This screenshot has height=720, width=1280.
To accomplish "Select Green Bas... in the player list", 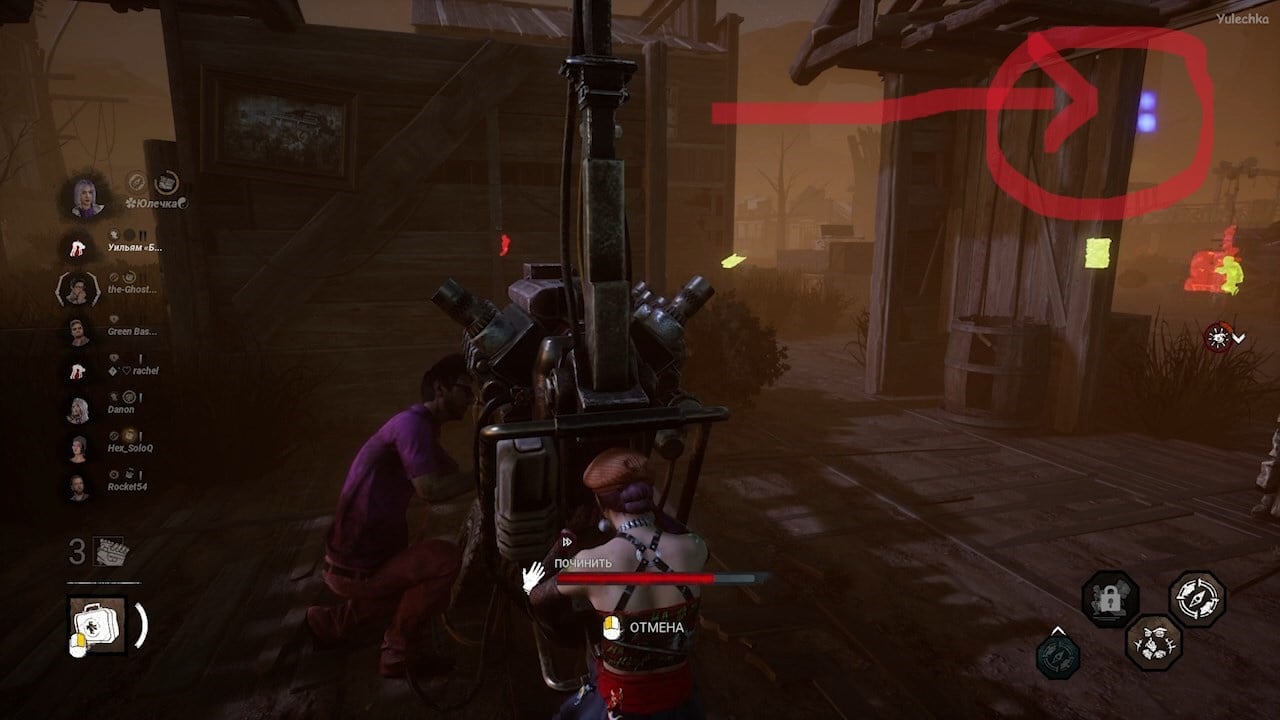I will tap(130, 330).
